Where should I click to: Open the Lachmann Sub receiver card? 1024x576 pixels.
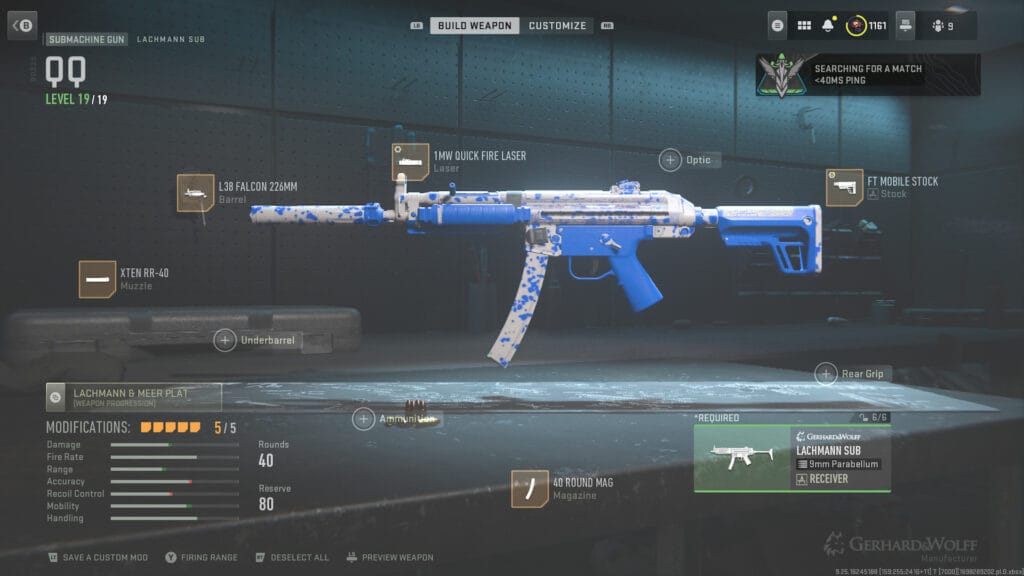(792, 458)
